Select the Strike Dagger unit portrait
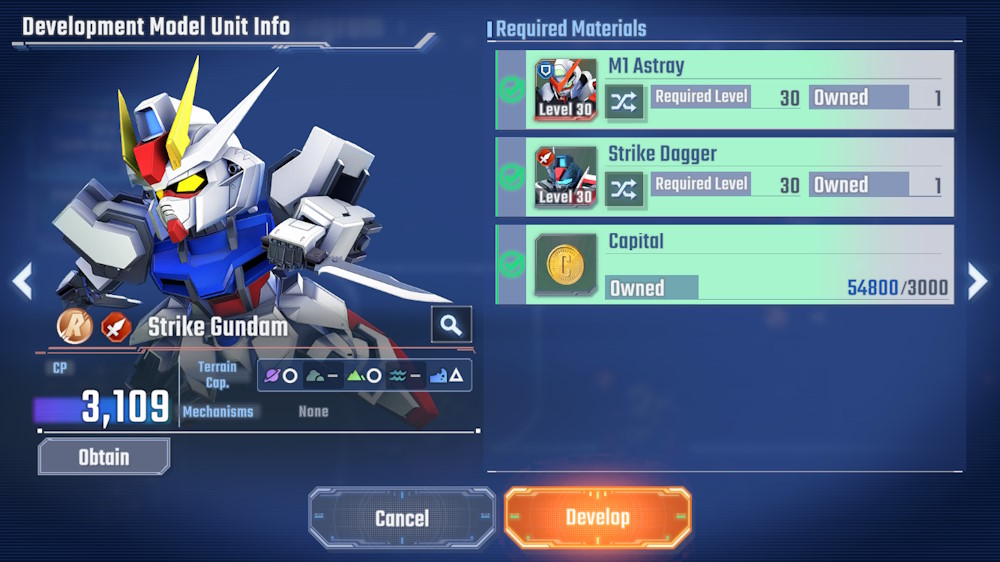Image resolution: width=1000 pixels, height=562 pixels. [565, 177]
